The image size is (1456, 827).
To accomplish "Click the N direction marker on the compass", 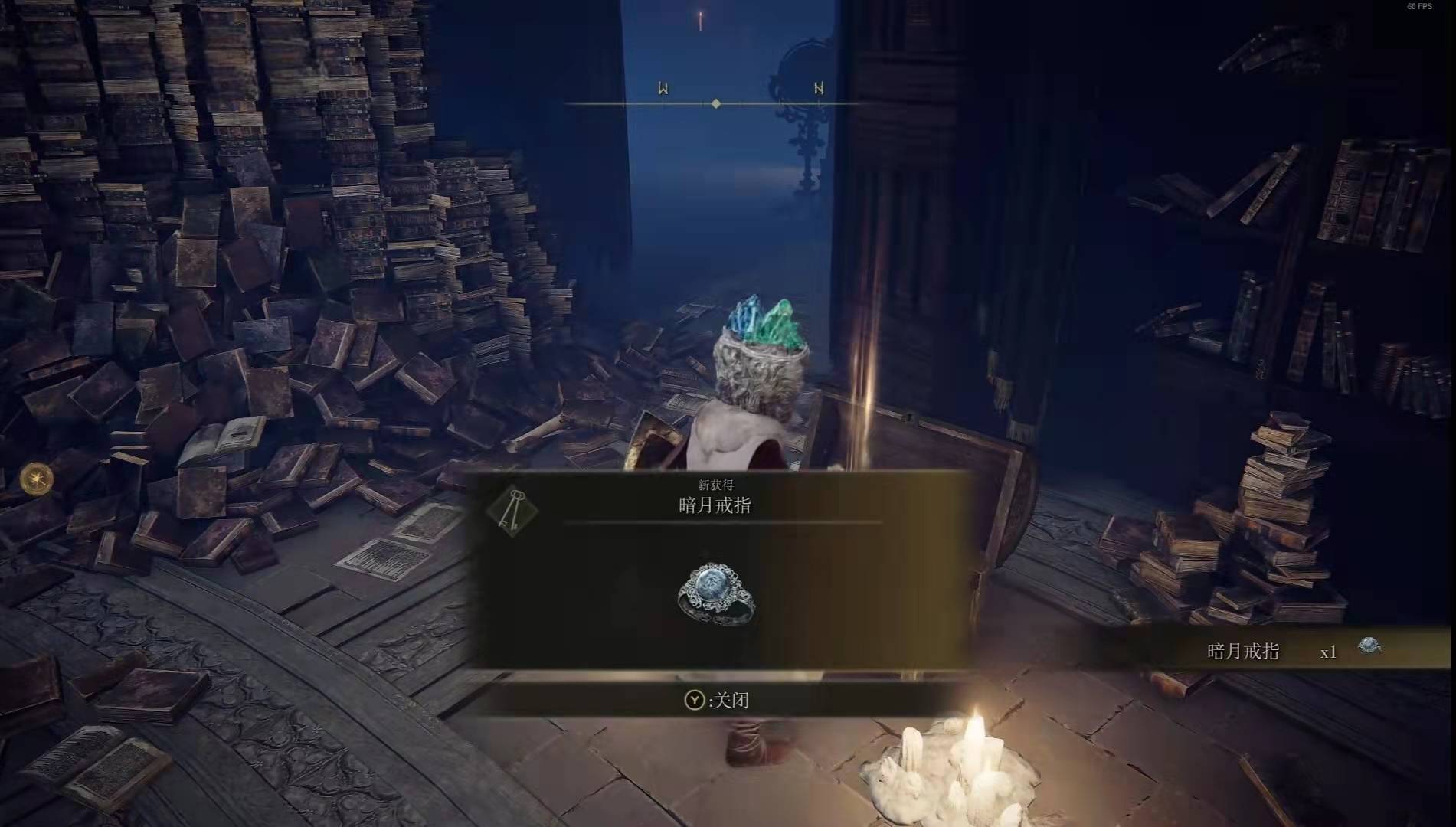I will pos(818,87).
